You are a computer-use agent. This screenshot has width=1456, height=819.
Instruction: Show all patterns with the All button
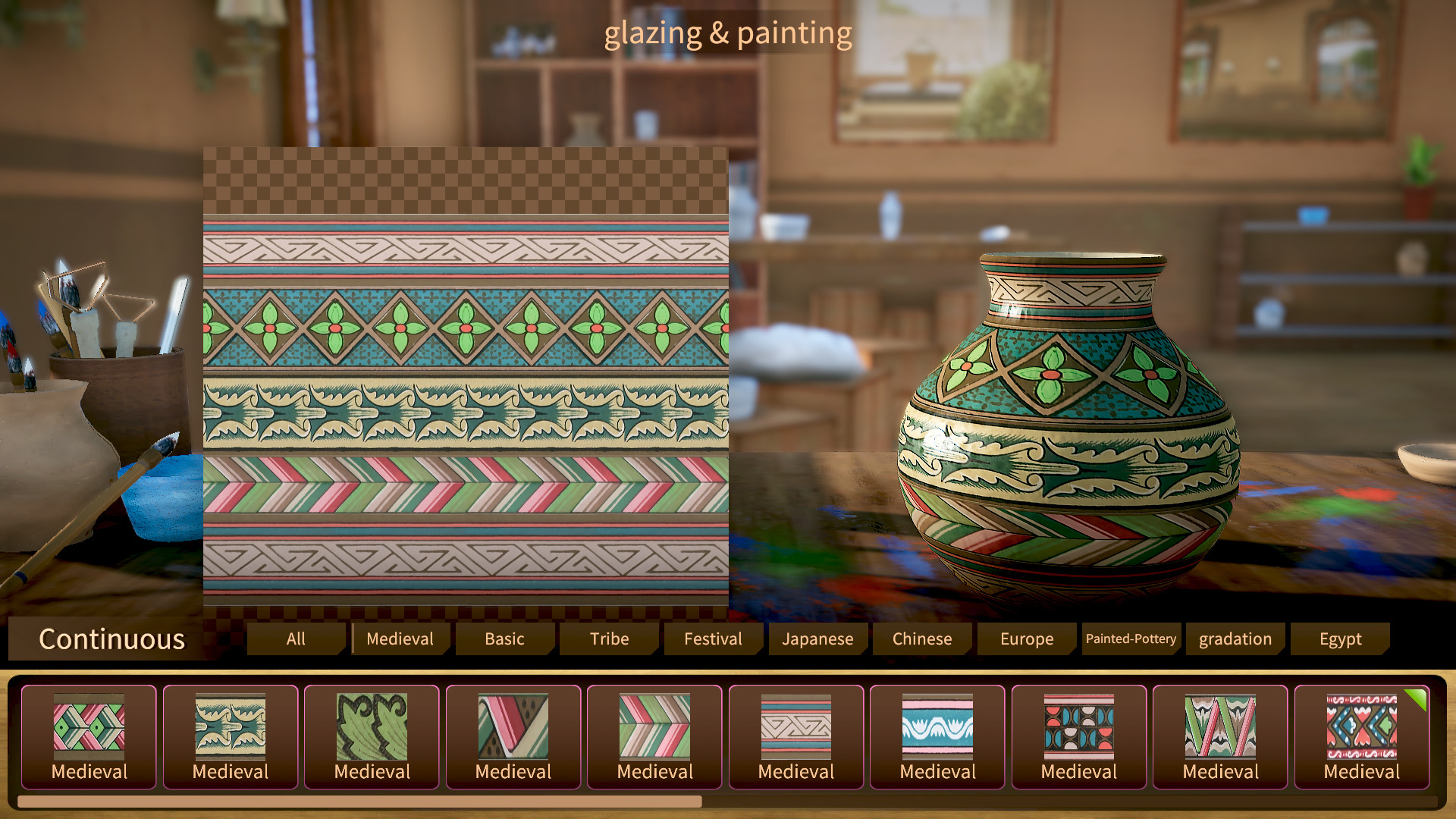pos(295,639)
